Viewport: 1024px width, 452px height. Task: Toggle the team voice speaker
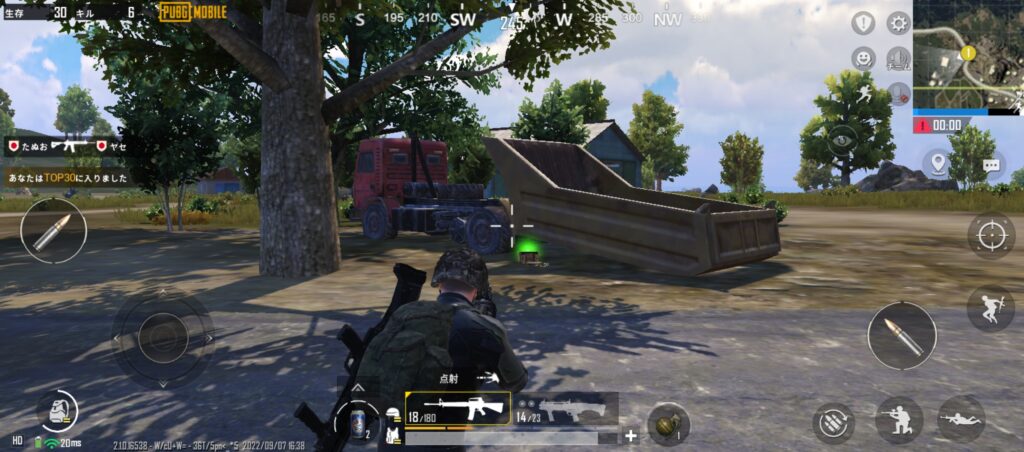tap(898, 58)
